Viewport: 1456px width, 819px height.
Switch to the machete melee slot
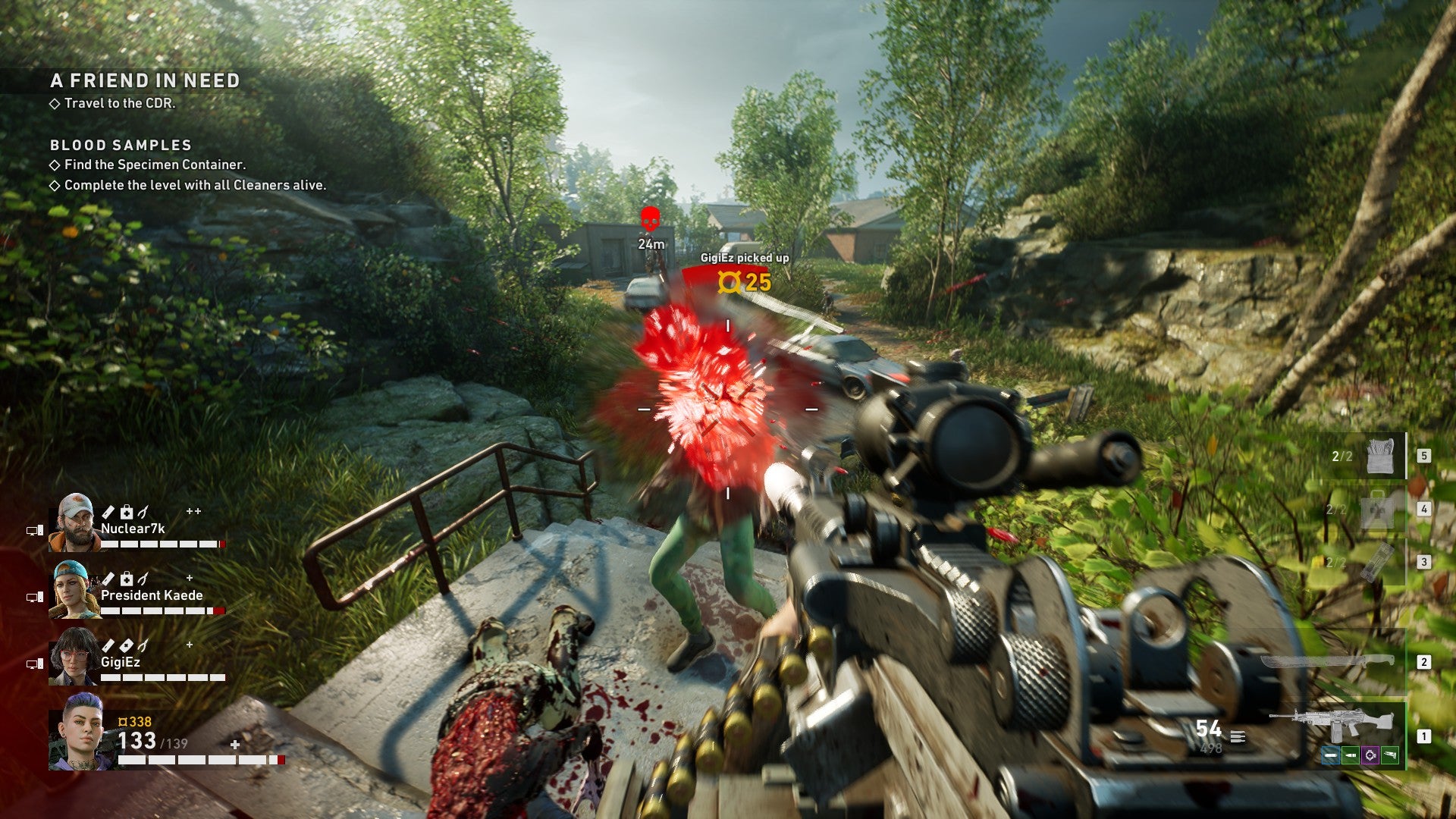point(1328,661)
